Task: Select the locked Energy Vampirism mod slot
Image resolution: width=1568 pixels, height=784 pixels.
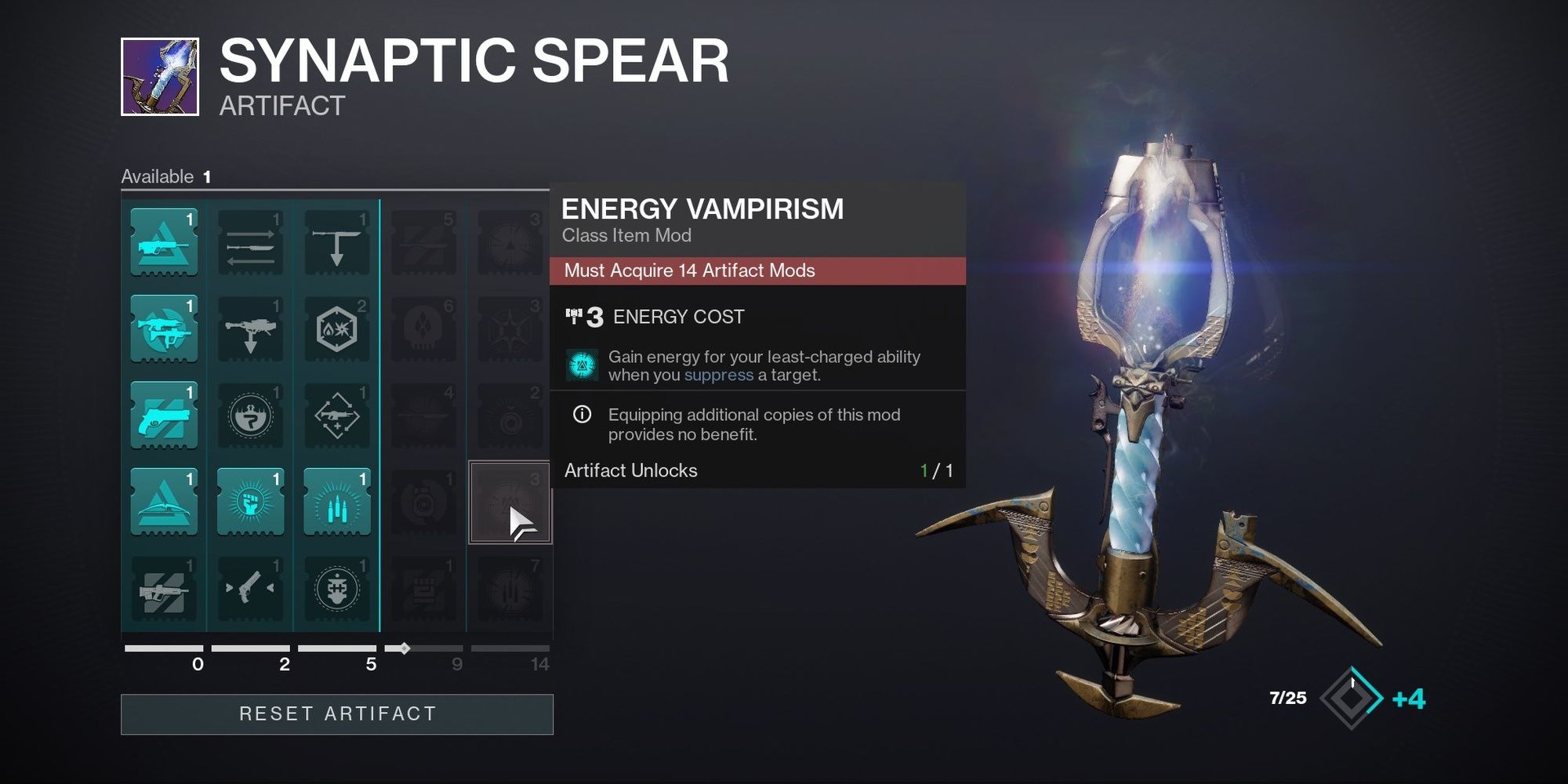Action: point(510,502)
